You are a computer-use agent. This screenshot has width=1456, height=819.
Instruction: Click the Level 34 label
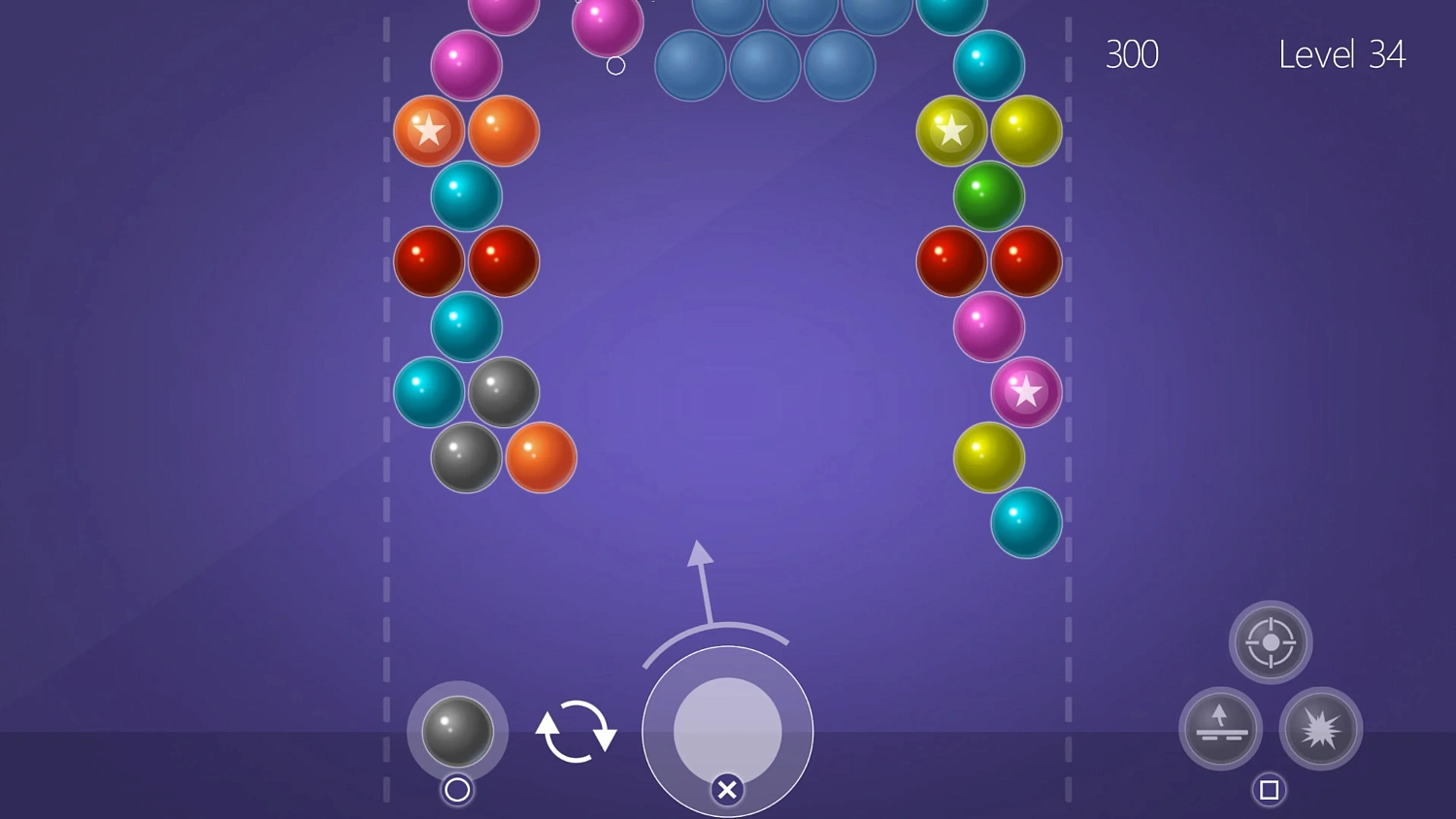[x=1342, y=54]
